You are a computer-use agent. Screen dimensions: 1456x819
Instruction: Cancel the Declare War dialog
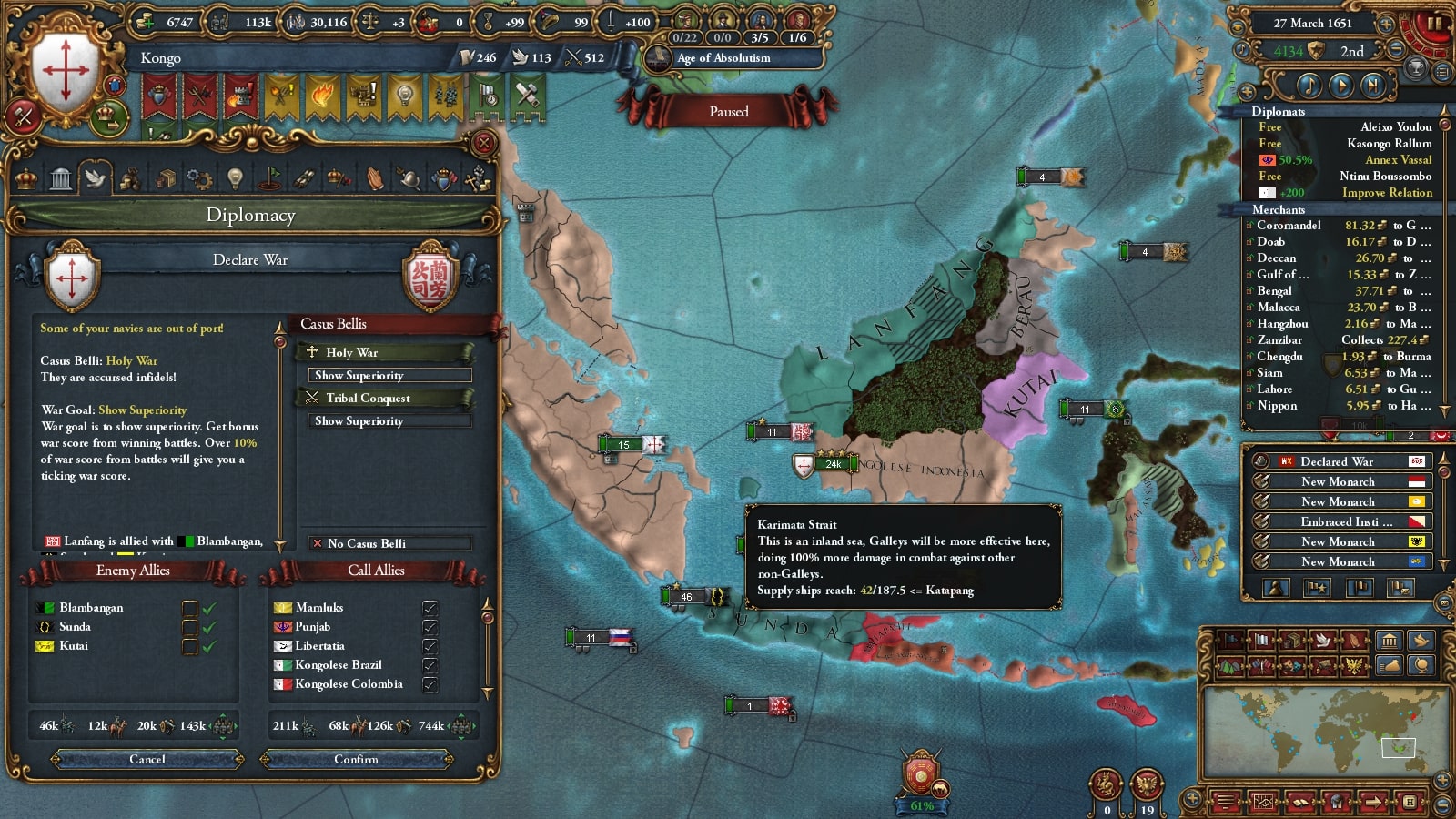(147, 759)
